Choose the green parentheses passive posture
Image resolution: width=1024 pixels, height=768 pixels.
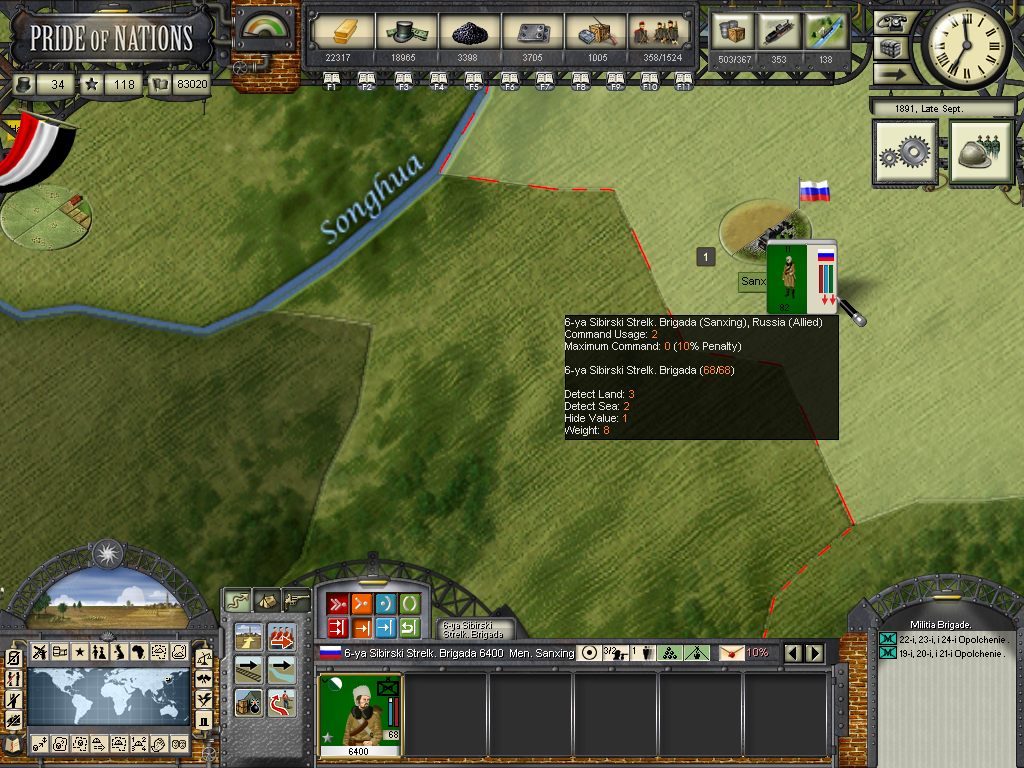409,603
